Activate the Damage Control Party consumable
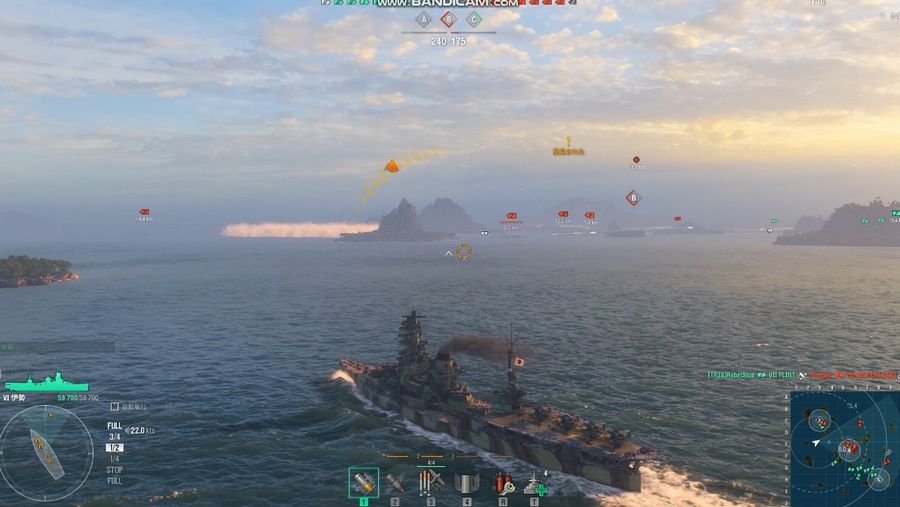 click(x=503, y=483)
